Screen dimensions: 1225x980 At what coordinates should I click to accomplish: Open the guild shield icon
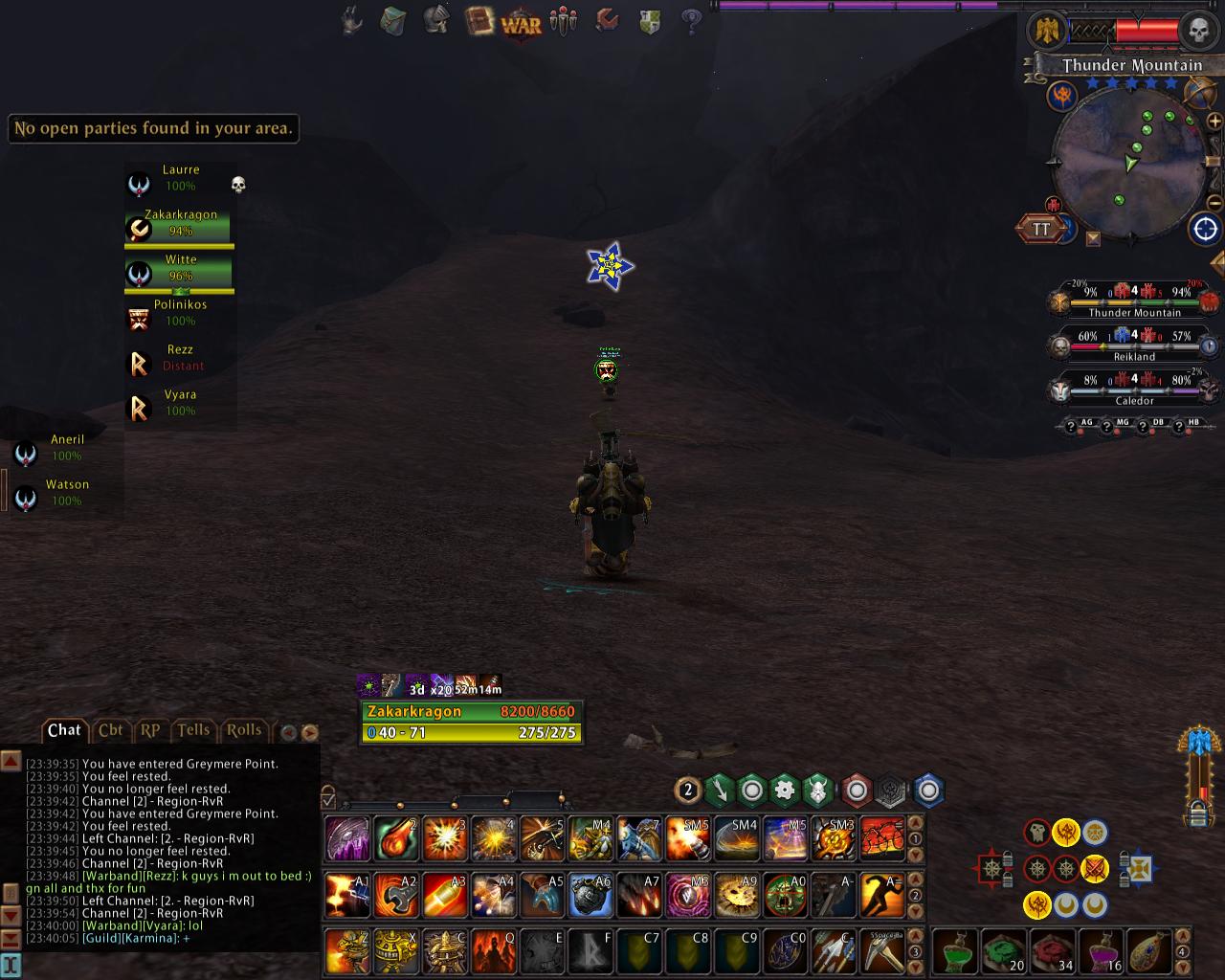click(650, 20)
